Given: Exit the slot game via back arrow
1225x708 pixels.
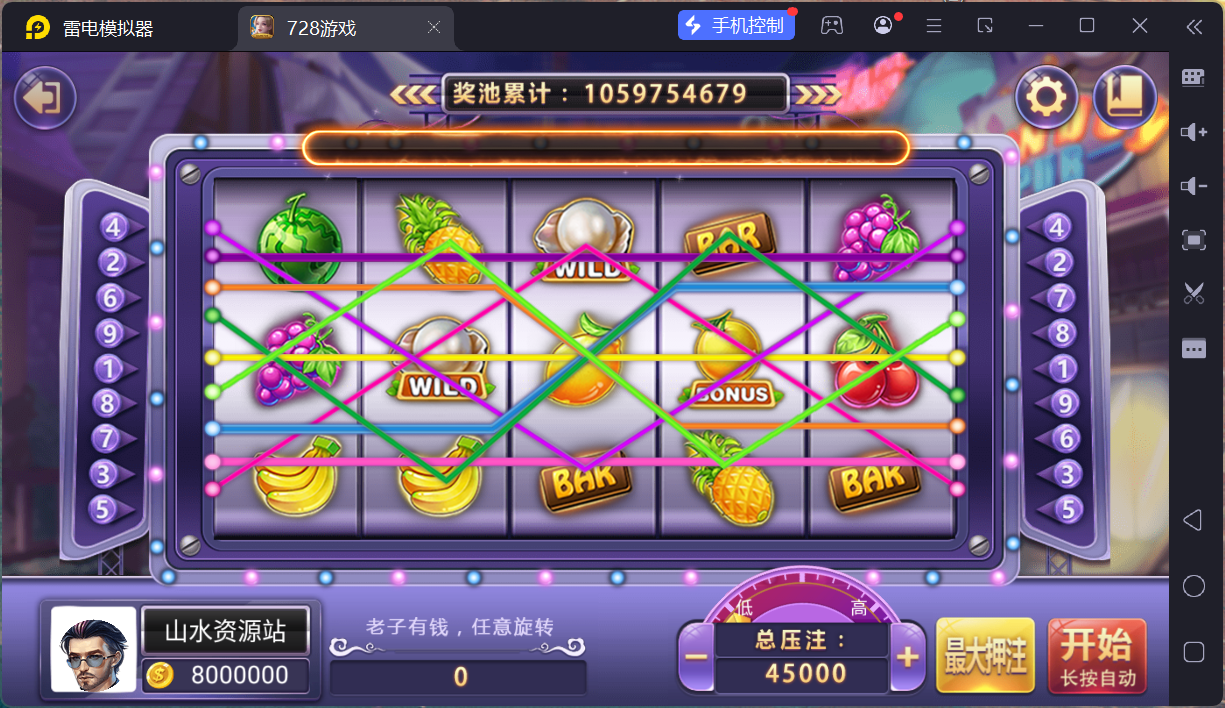Looking at the screenshot, I should [x=45, y=97].
